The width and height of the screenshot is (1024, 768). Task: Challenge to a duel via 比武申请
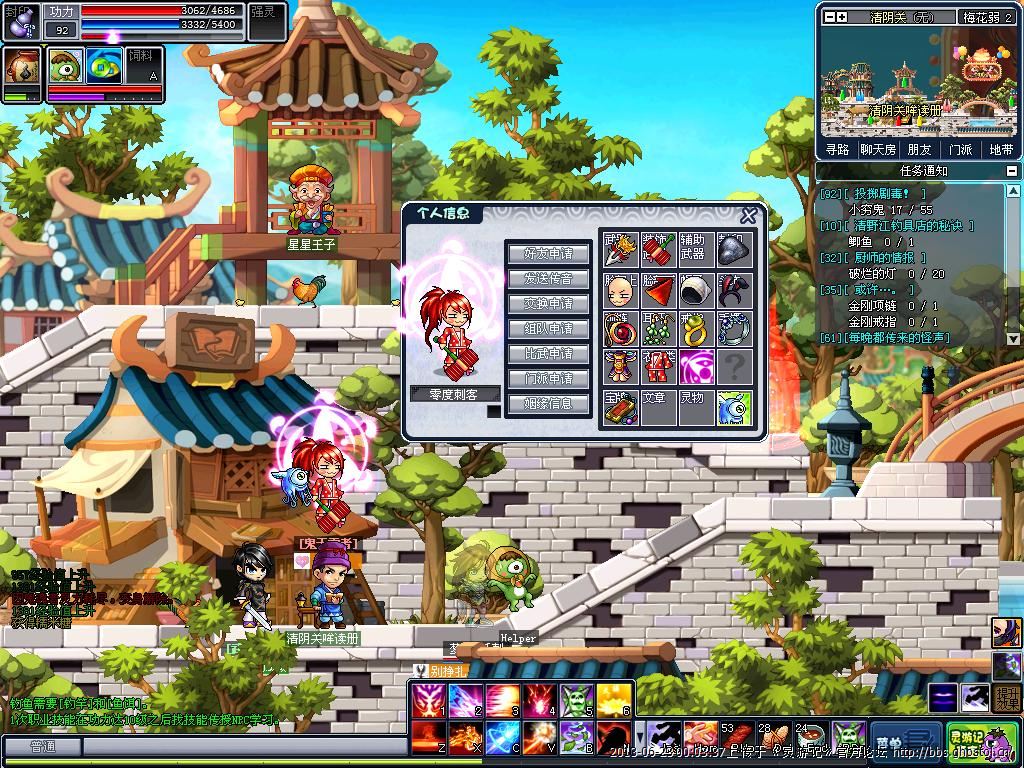(548, 354)
